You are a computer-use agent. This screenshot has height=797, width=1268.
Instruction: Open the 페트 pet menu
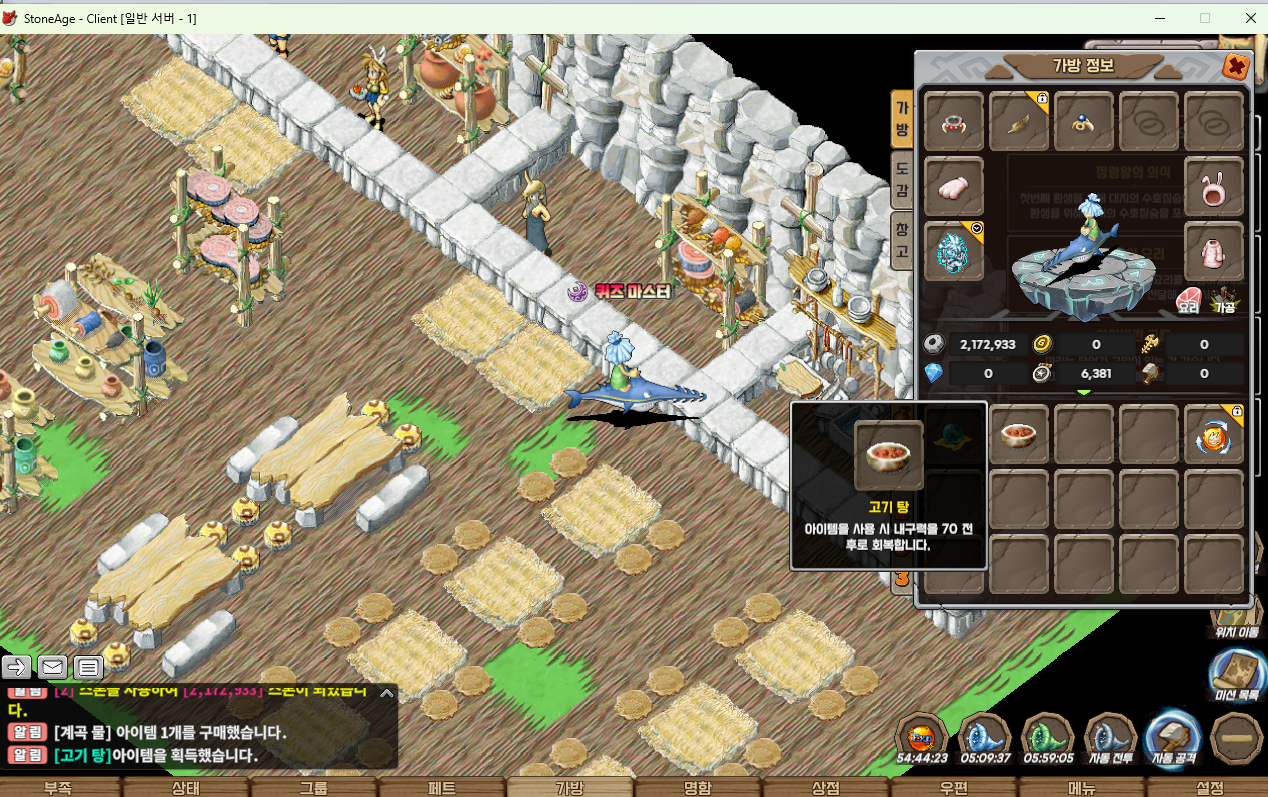[442, 788]
